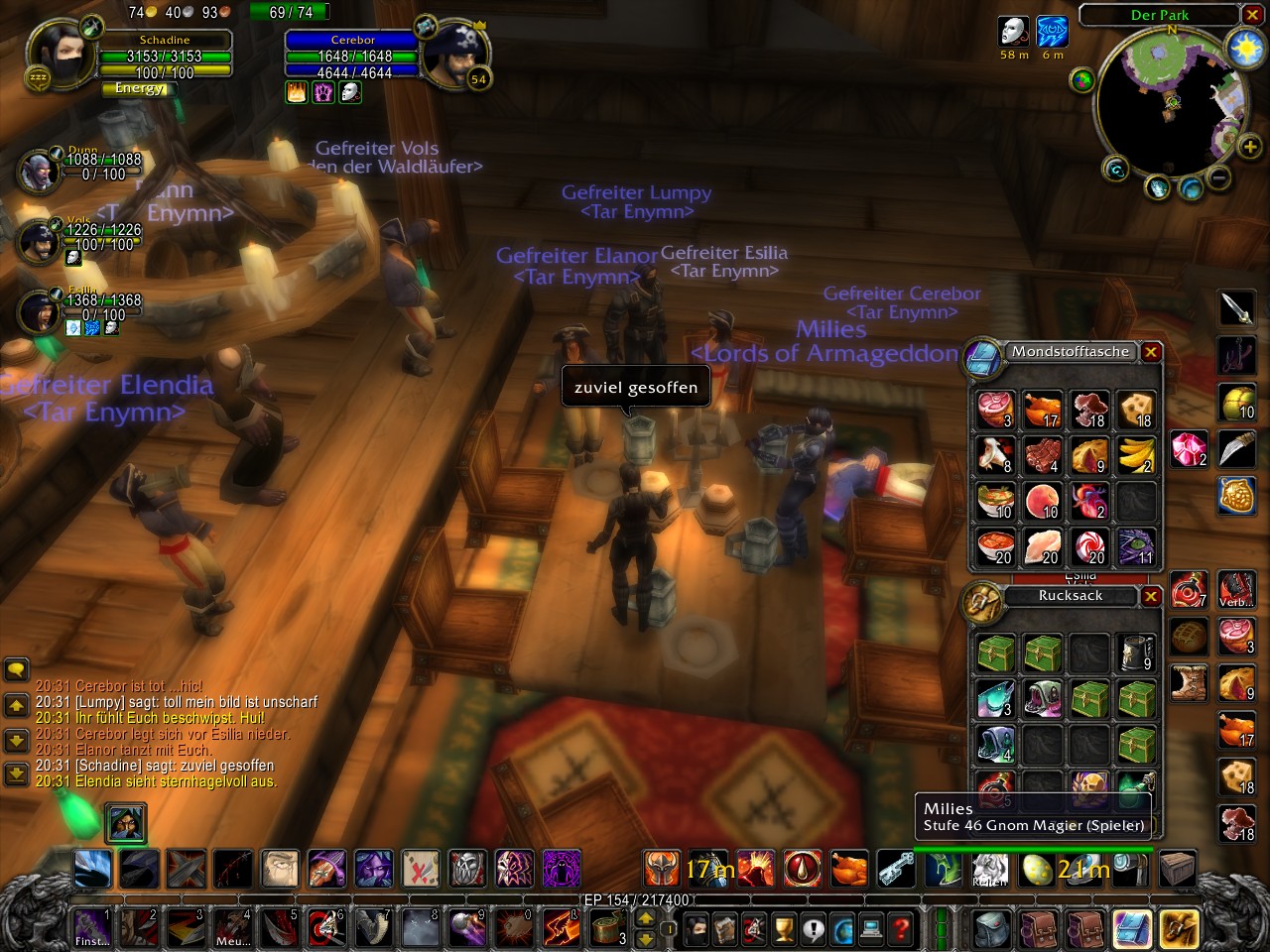This screenshot has width=1270, height=952.
Task: Cancel the mask buff below the clock
Action: tap(1012, 32)
